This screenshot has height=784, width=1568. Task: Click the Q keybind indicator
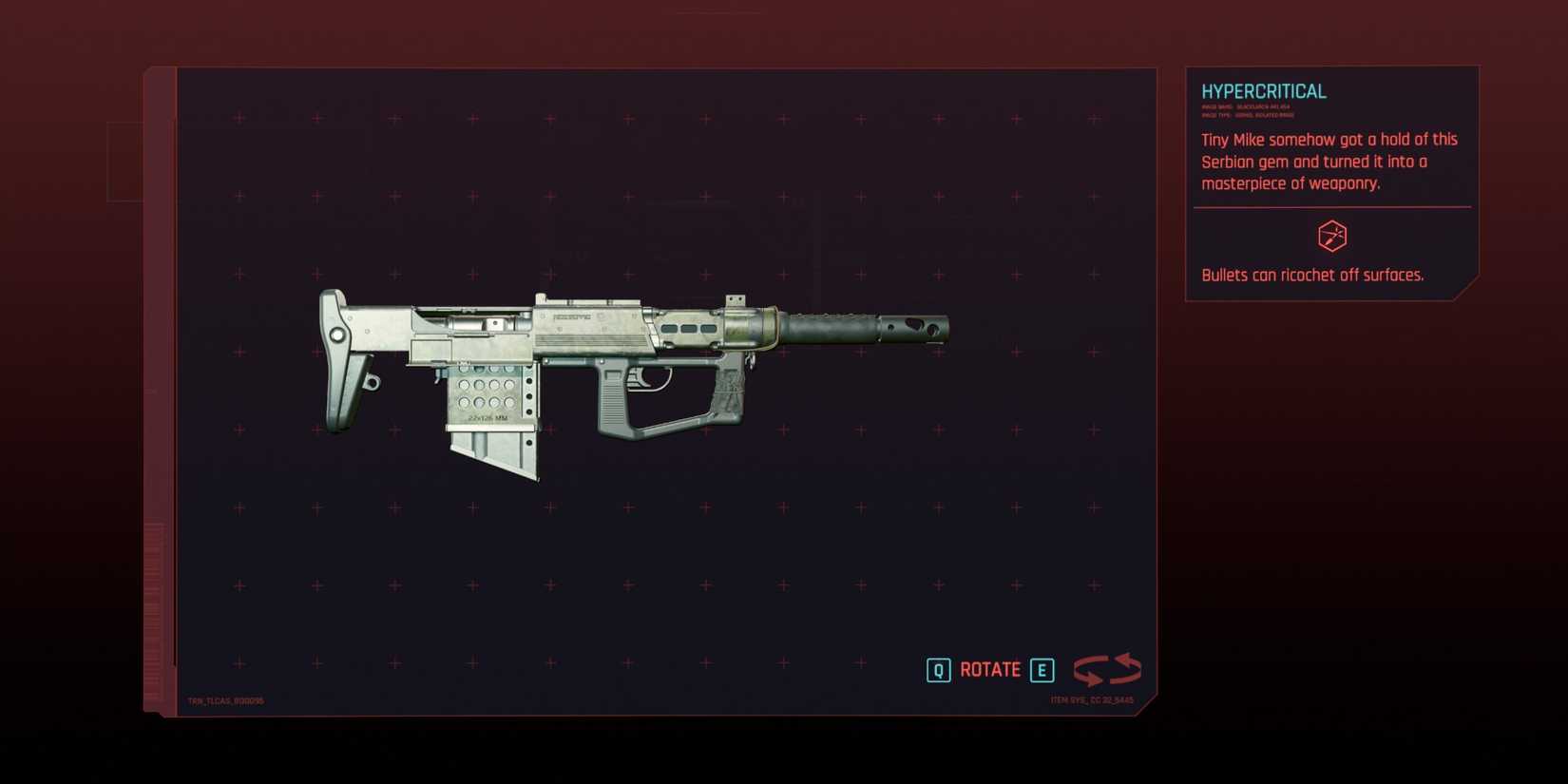click(x=939, y=670)
